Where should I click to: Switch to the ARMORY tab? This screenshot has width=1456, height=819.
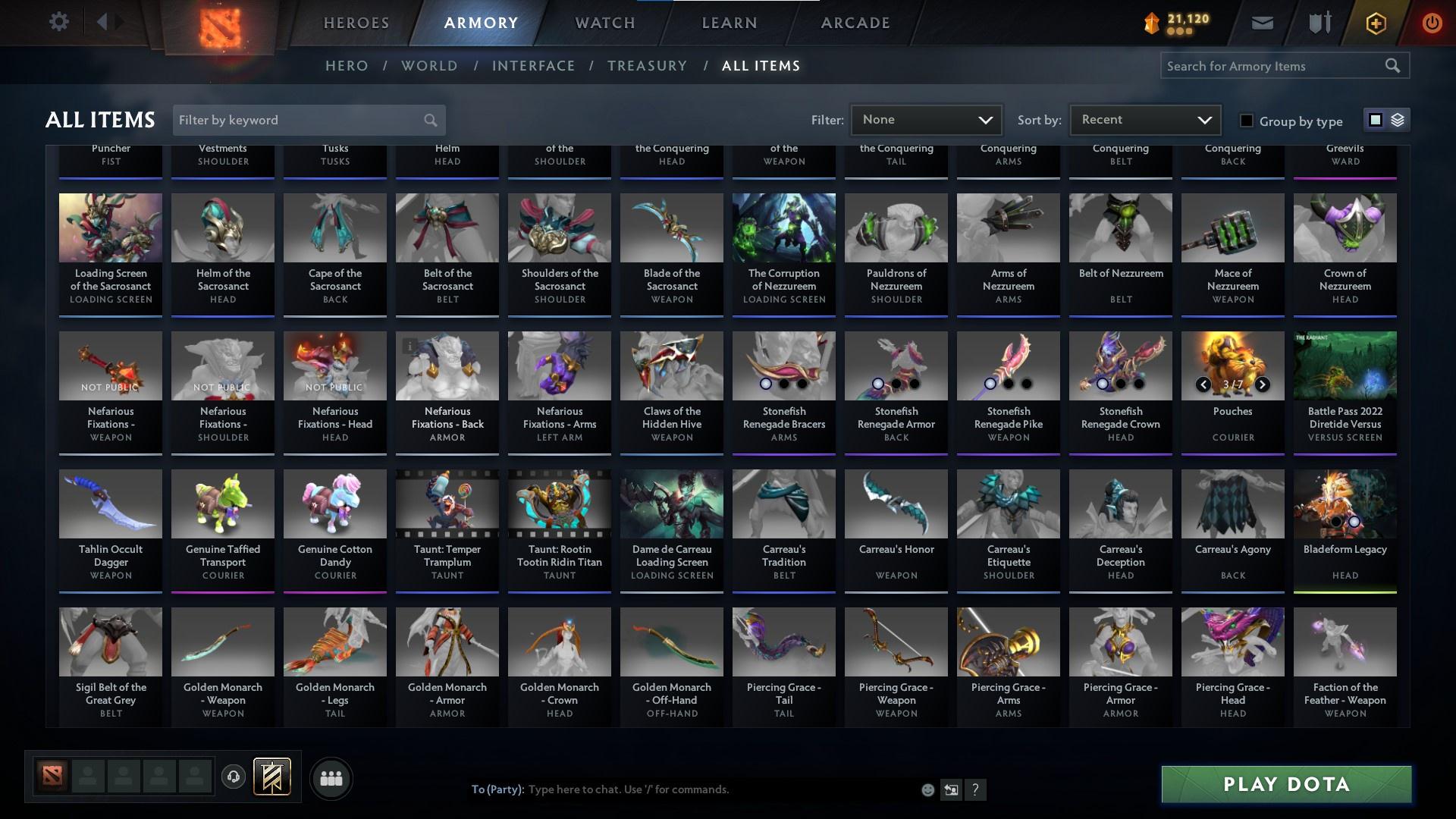[x=481, y=23]
